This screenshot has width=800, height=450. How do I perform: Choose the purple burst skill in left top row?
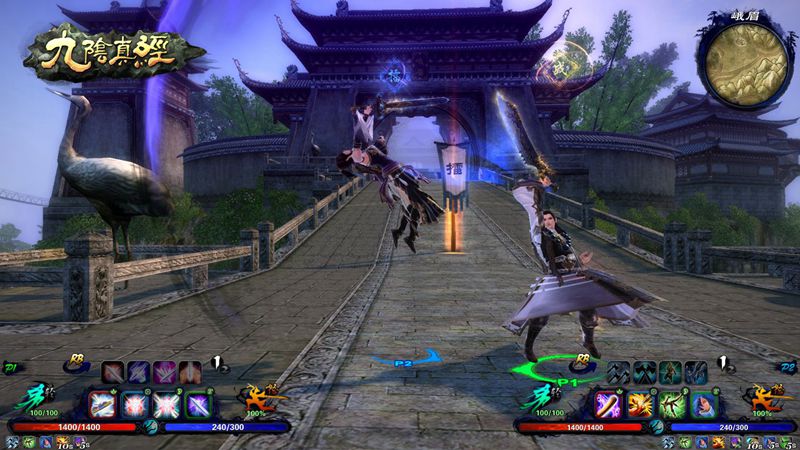164,371
